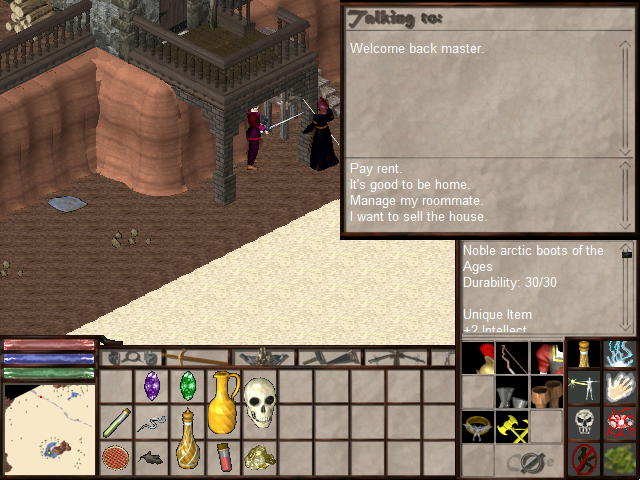Viewport: 640px width, 480px height.
Task: Activate the lightning spell icon
Action: point(620,356)
